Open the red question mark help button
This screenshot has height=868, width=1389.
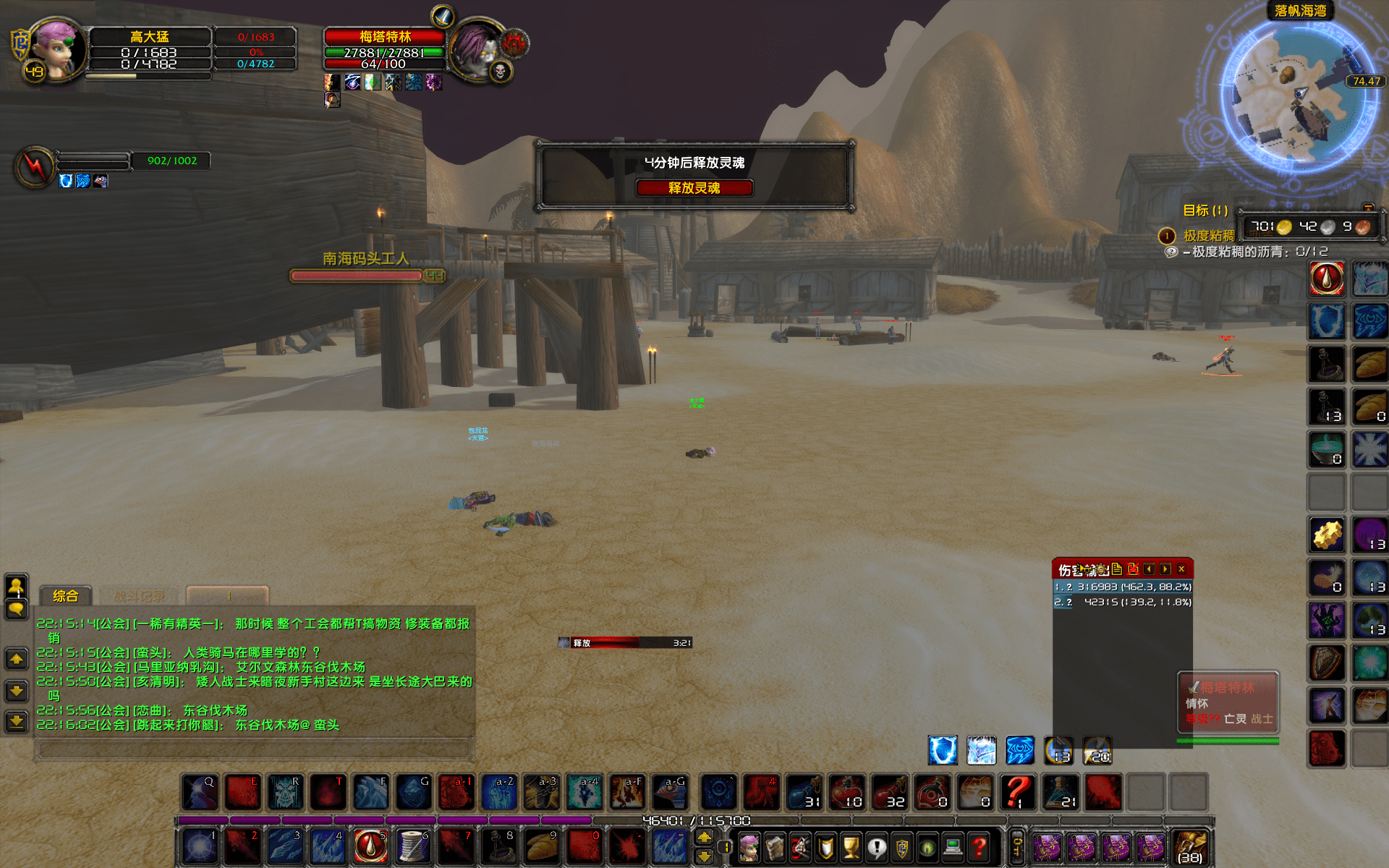[x=980, y=846]
